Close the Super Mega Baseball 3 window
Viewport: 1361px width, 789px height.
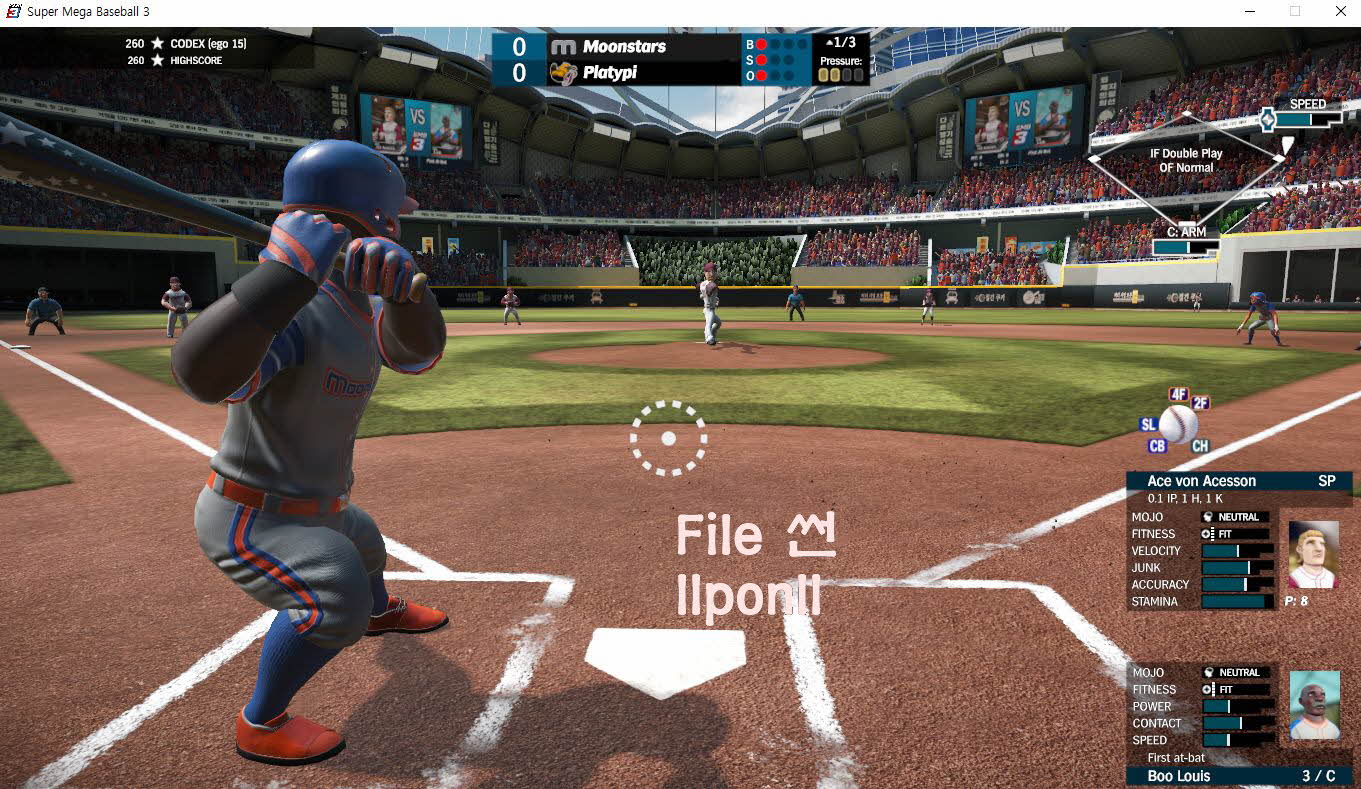pyautogui.click(x=1340, y=11)
